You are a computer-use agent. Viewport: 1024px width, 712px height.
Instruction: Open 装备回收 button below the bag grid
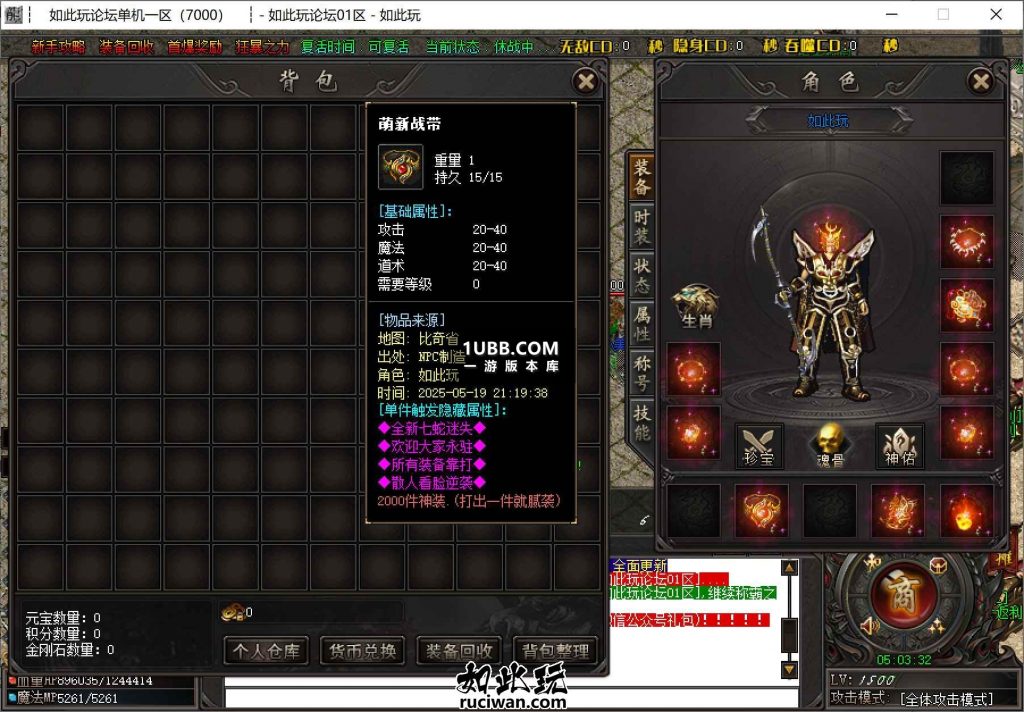tap(459, 651)
